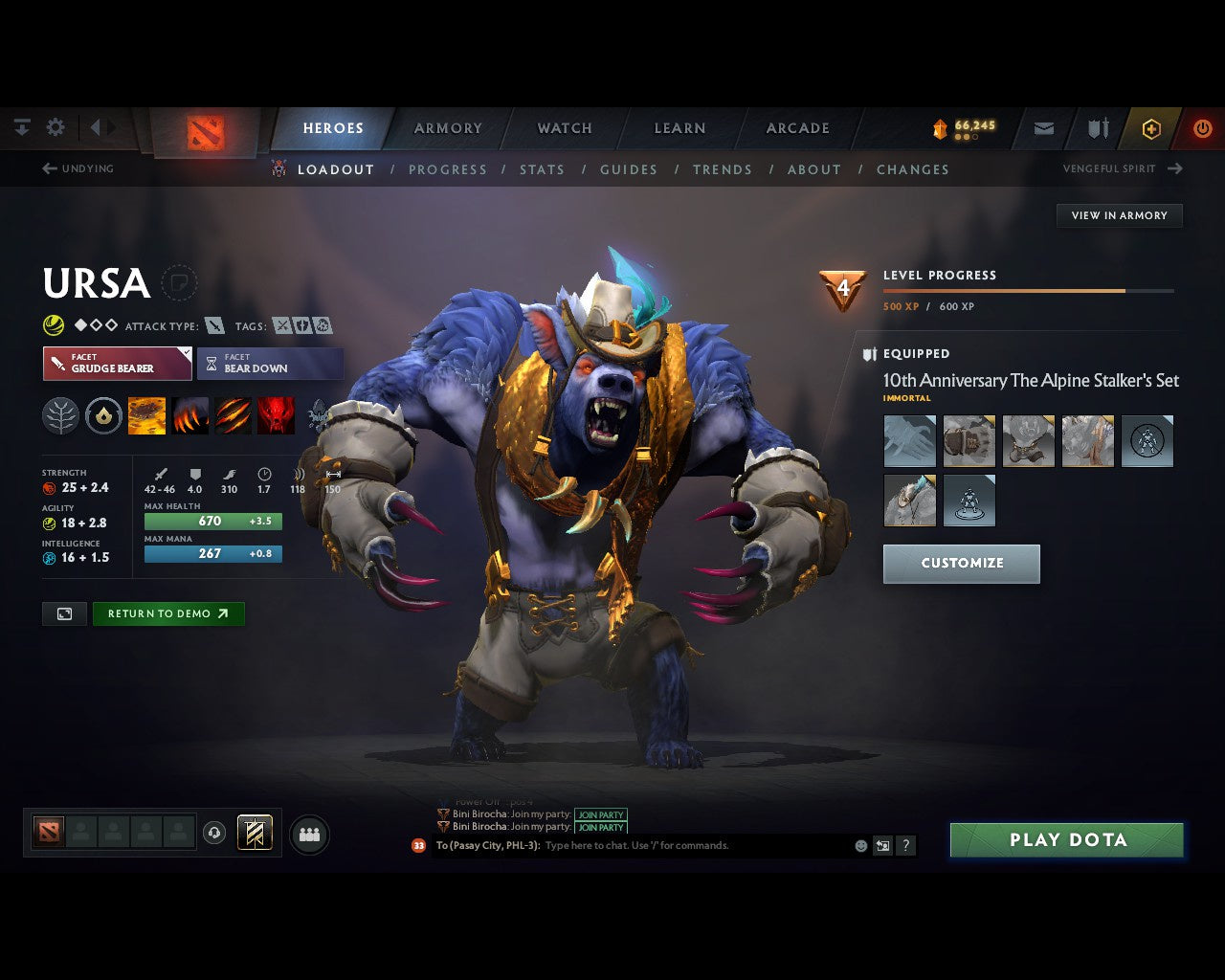Click the Customize loadout button

[x=961, y=564]
